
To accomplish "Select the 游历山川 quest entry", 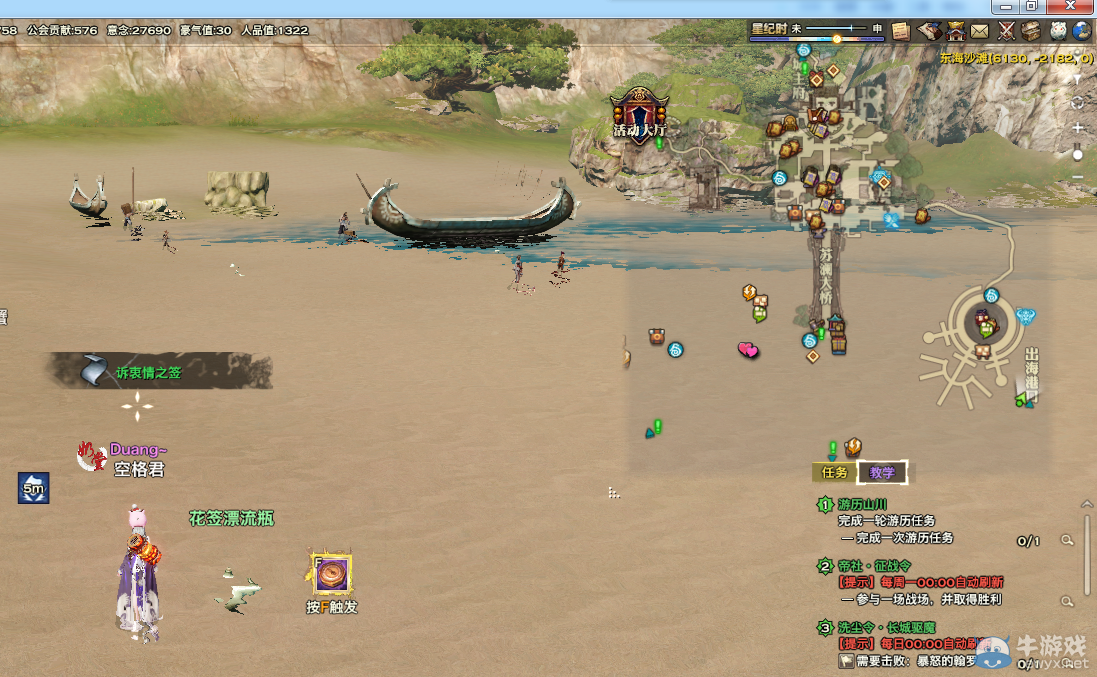I will pos(862,505).
